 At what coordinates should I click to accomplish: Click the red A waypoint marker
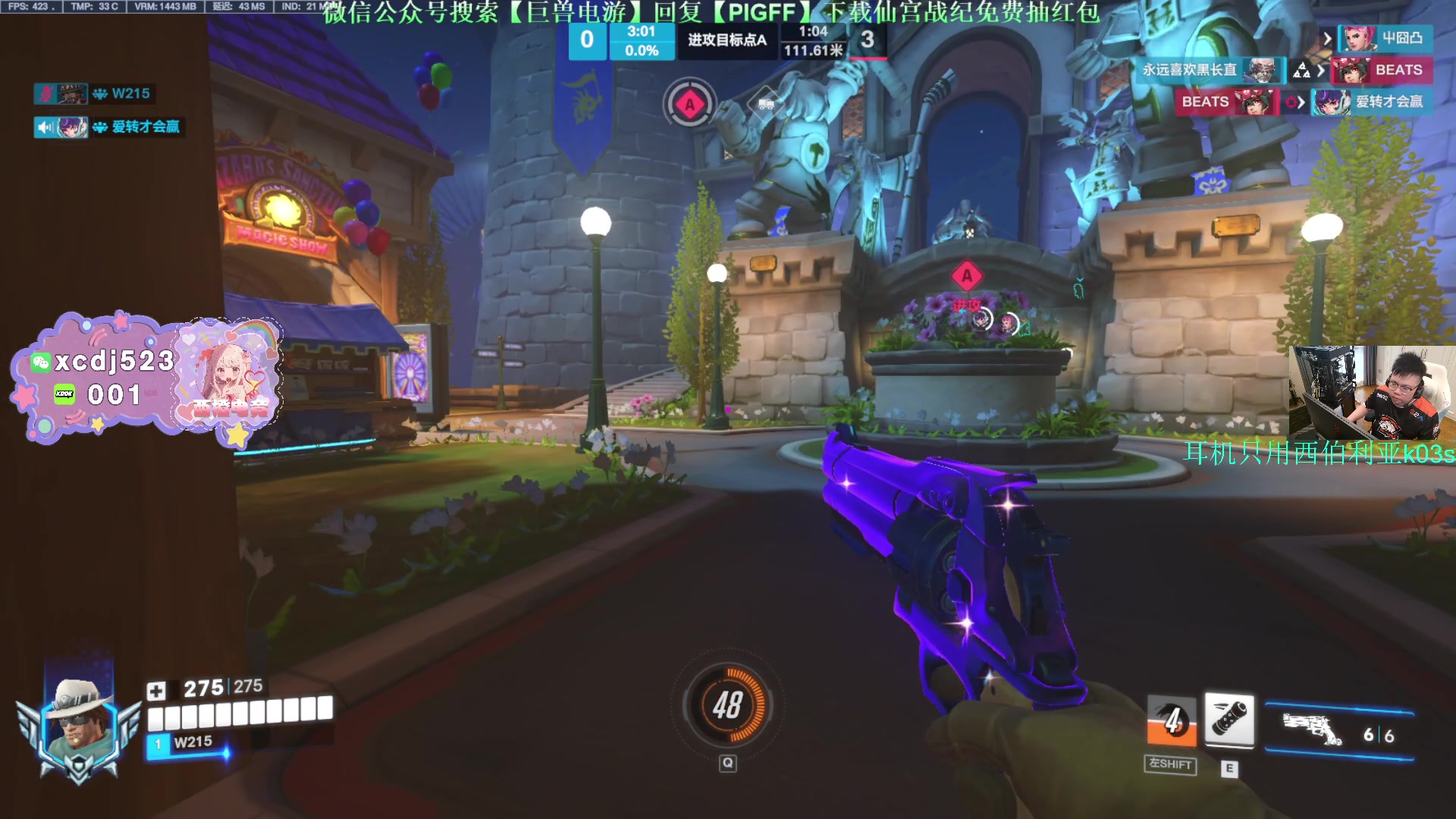[x=967, y=276]
